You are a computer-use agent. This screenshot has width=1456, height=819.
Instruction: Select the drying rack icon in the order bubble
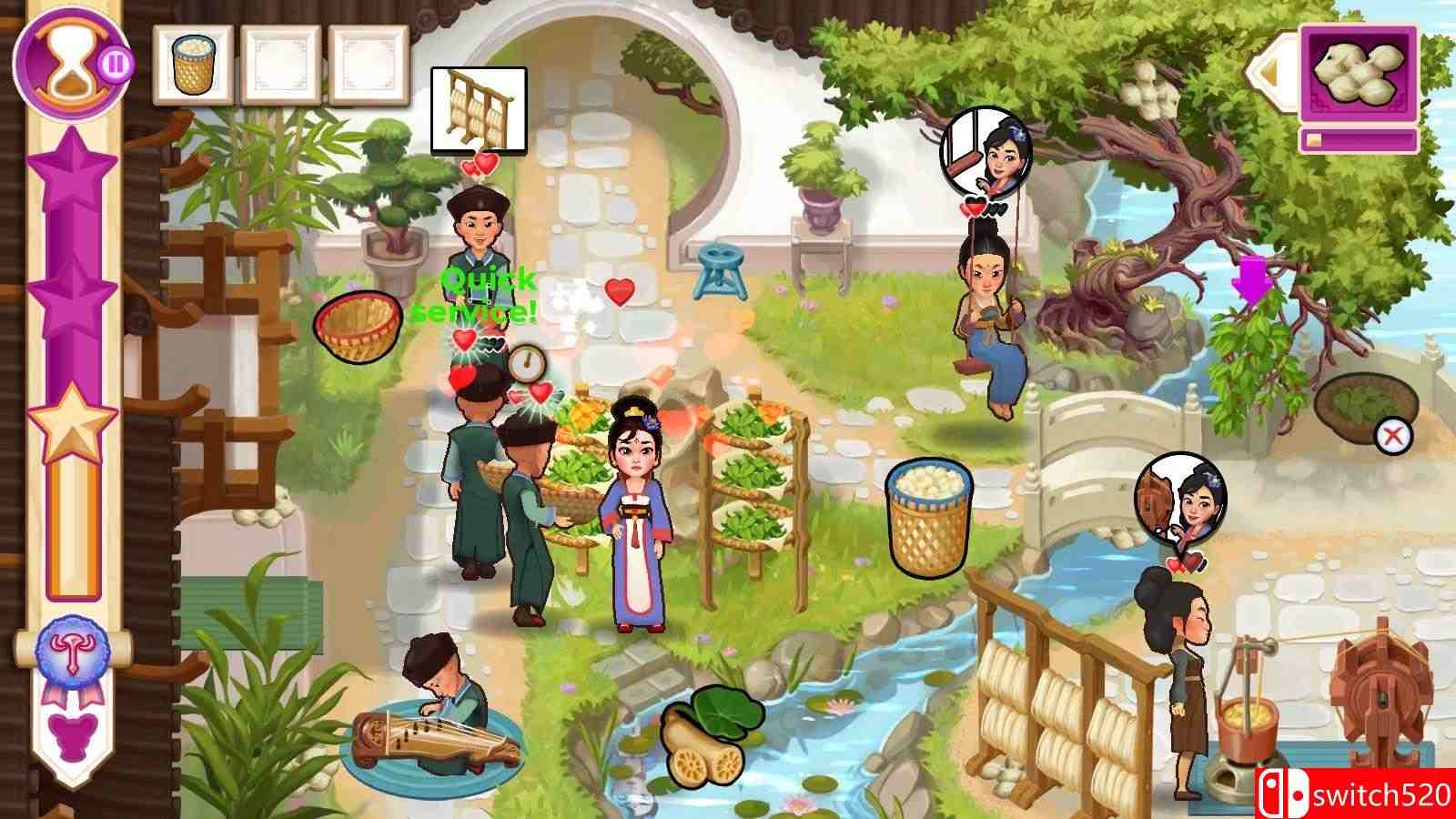click(x=479, y=109)
